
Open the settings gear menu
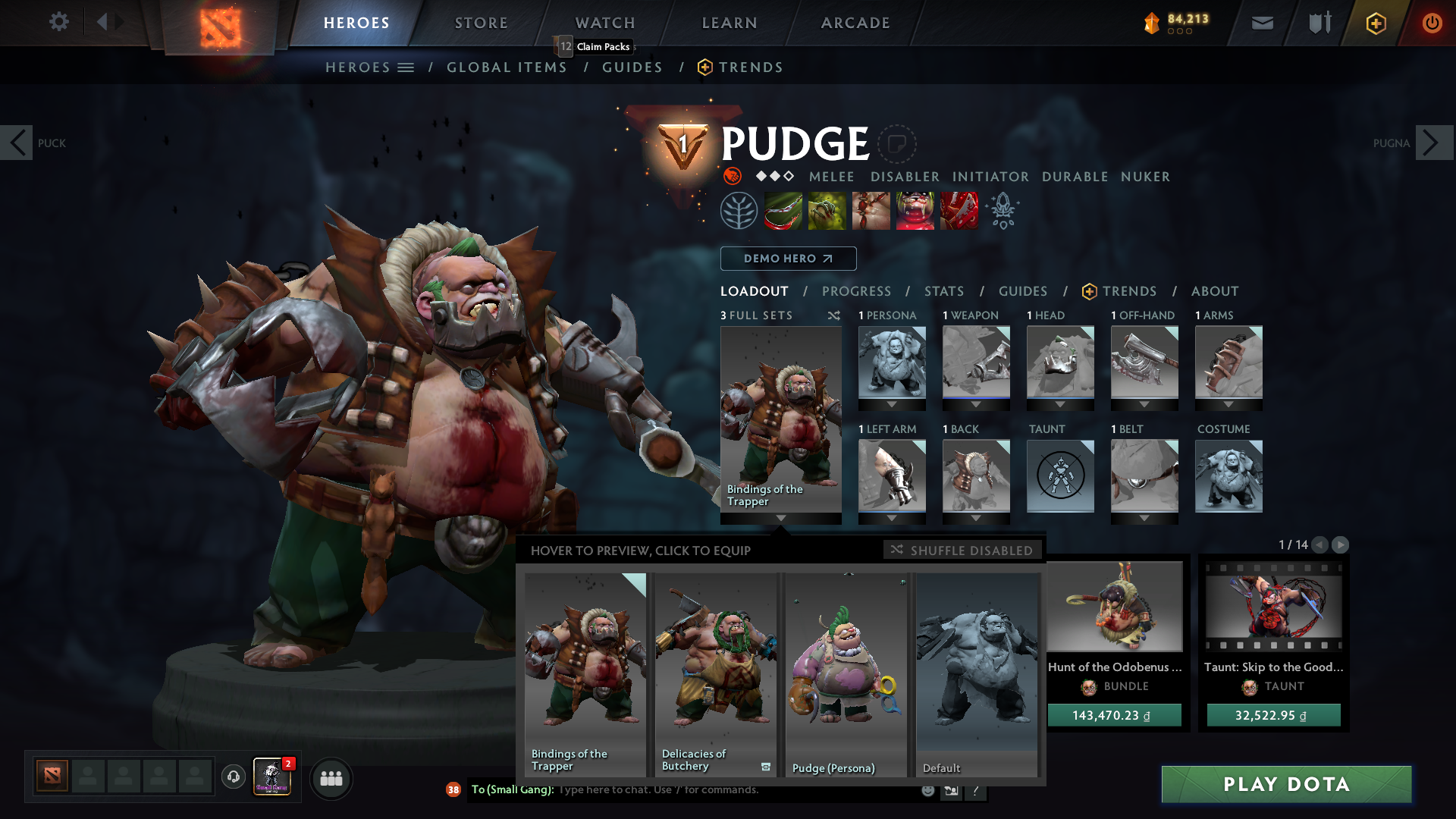pyautogui.click(x=58, y=22)
